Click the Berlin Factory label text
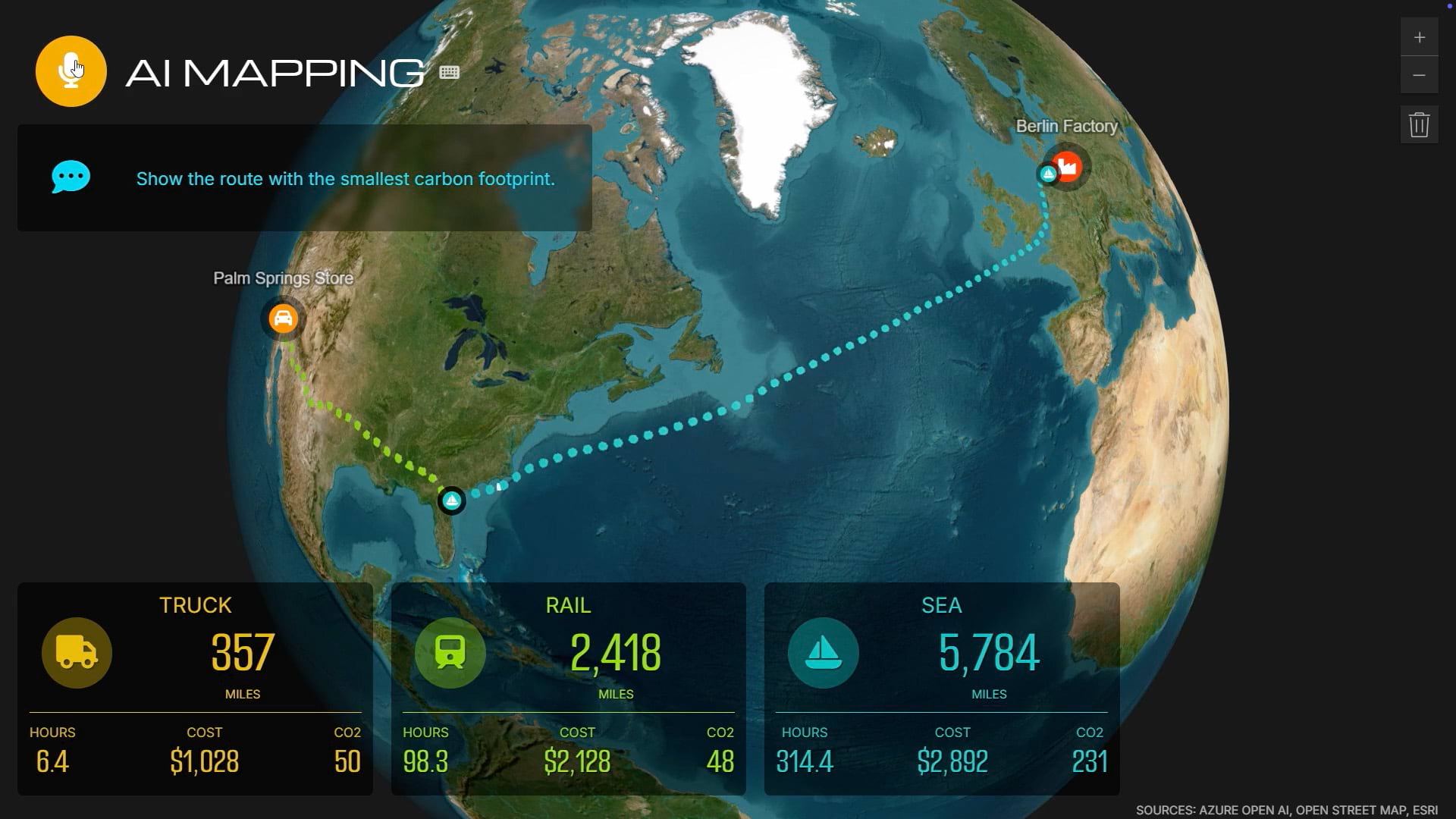Viewport: 1456px width, 819px height. 1066,127
